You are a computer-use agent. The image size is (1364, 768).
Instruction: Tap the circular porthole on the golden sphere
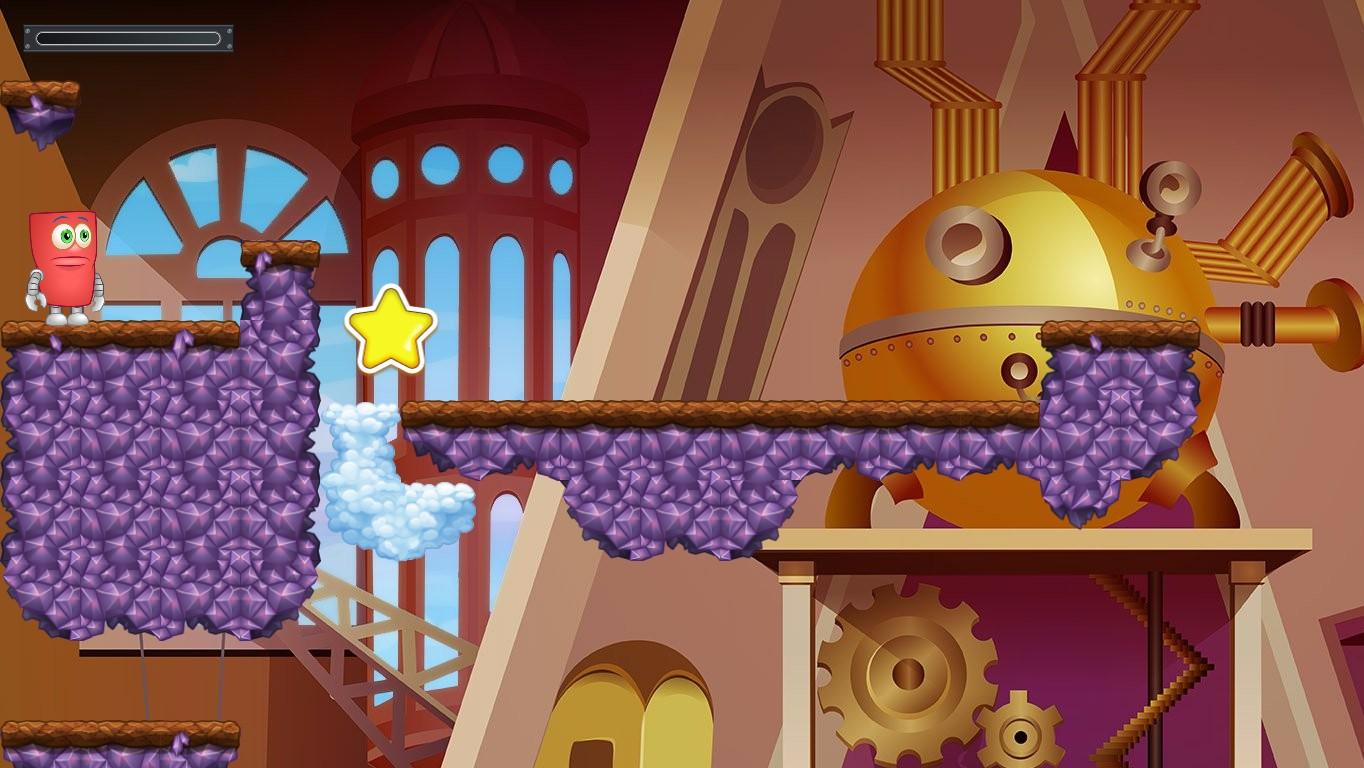966,241
